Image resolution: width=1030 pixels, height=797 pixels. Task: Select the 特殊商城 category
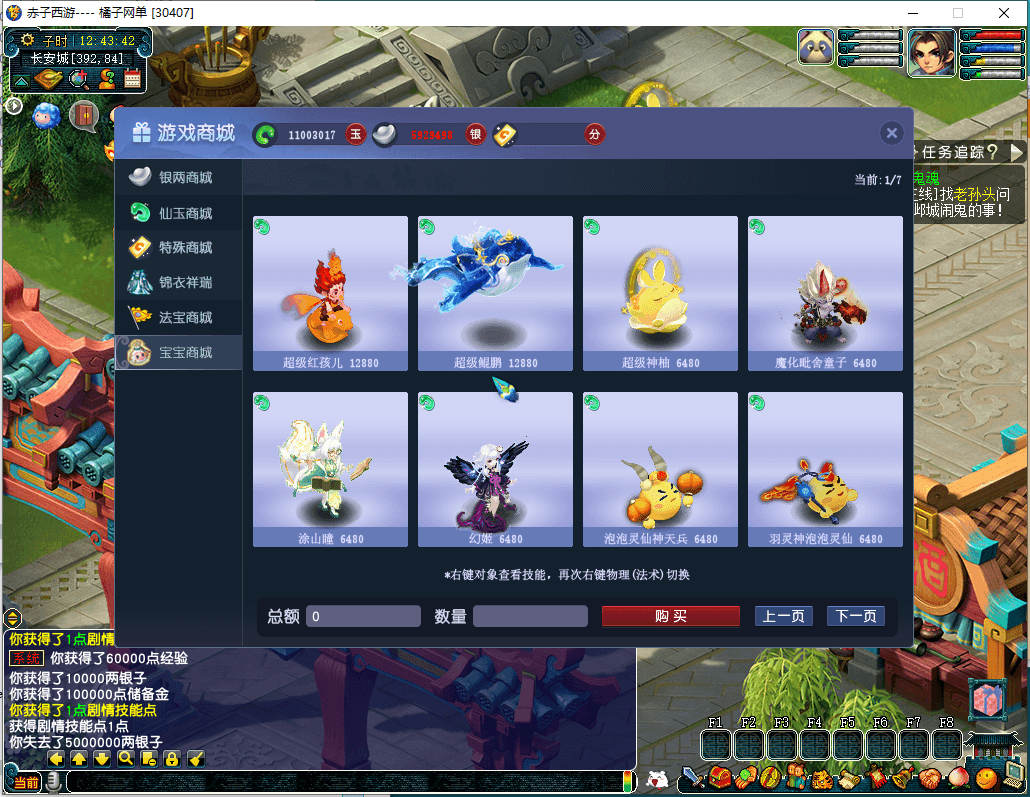pyautogui.click(x=178, y=248)
